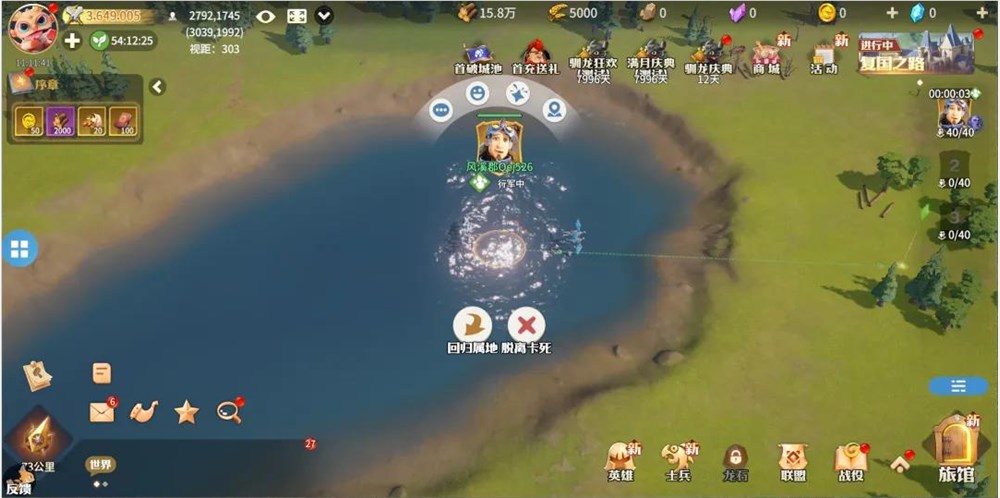Screen dimensions: 1000x498
Task: Open the 联盟 alliance menu
Action: coord(793,458)
